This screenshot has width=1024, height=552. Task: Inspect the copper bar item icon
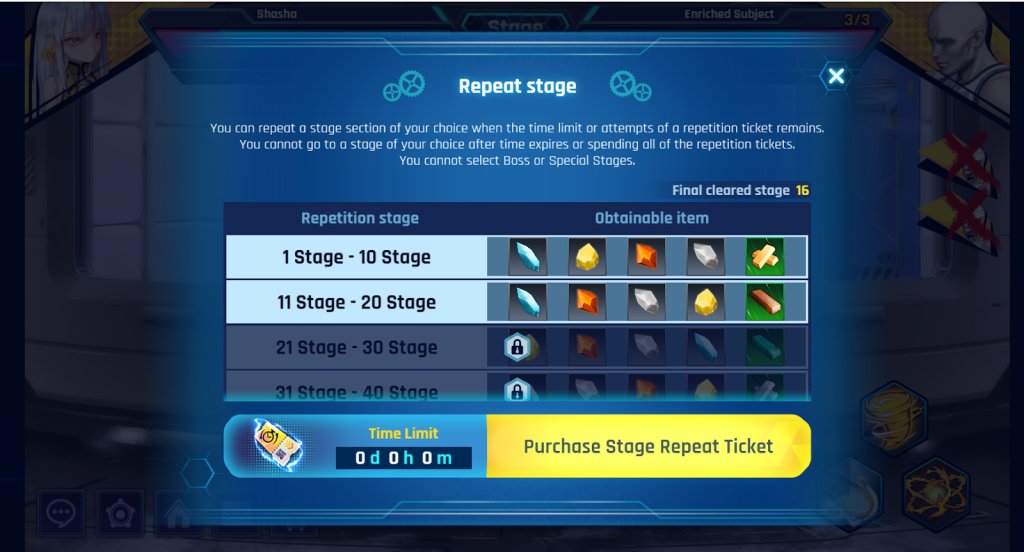coord(765,302)
